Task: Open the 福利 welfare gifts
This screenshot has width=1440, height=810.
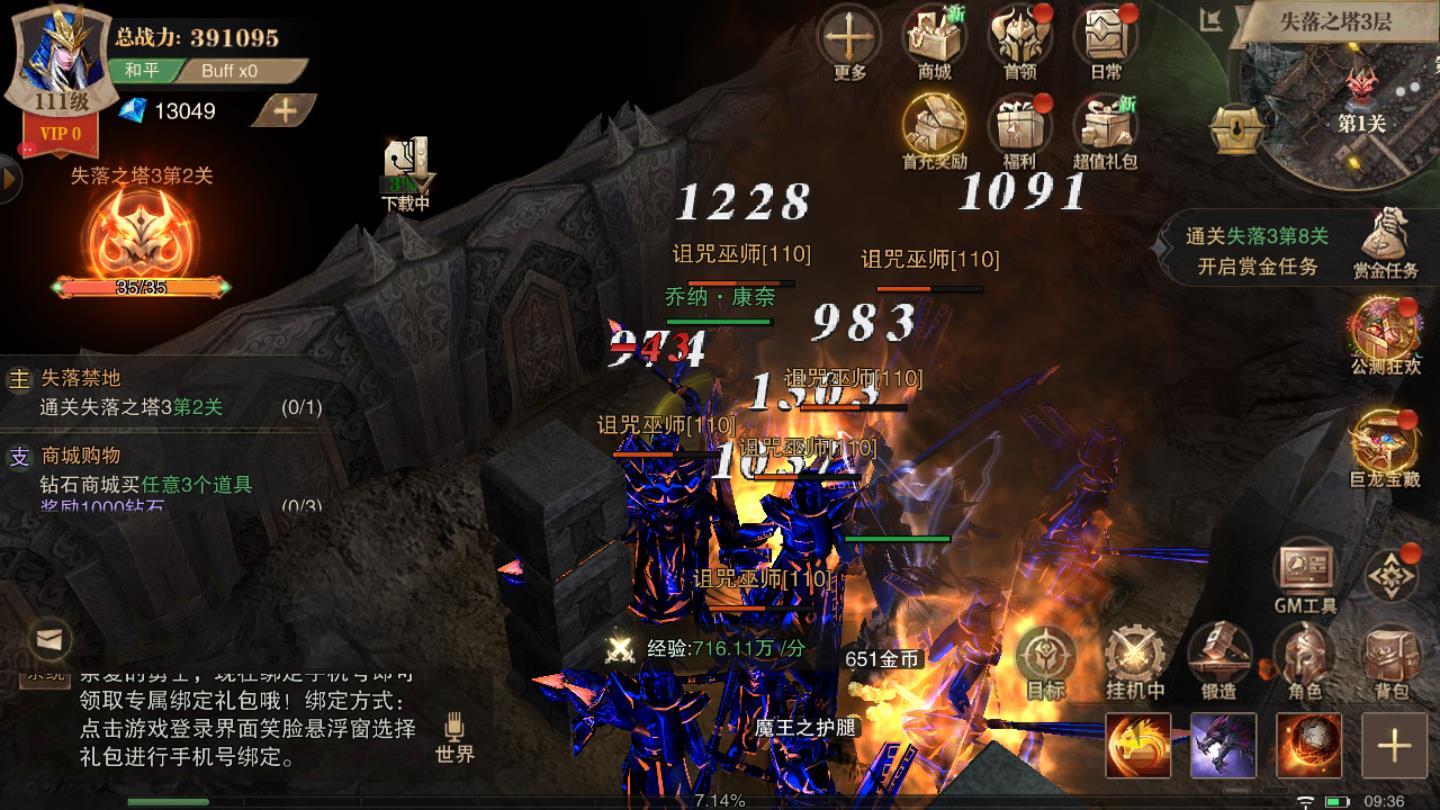Action: [x=1019, y=126]
